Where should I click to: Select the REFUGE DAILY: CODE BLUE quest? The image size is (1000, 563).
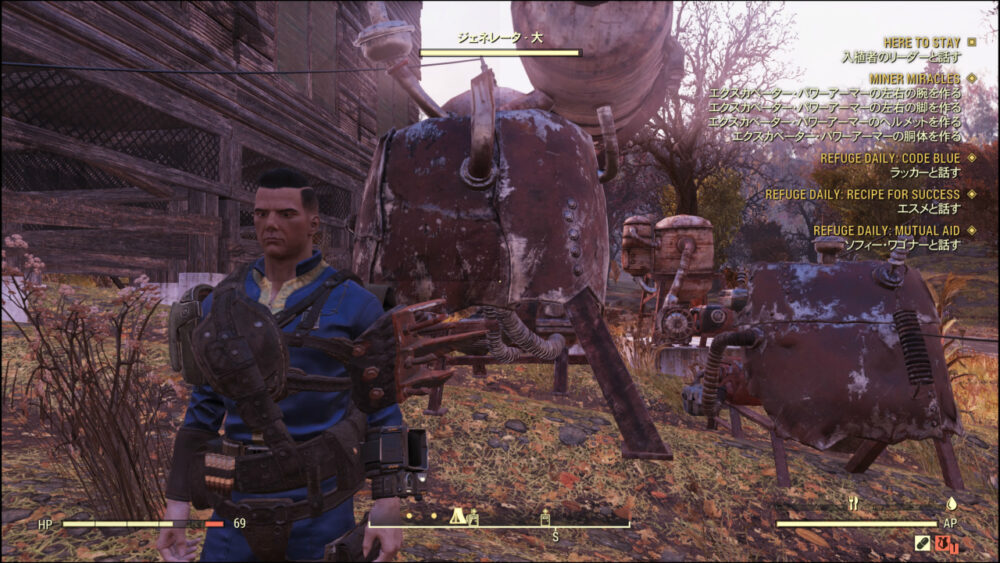tap(889, 158)
